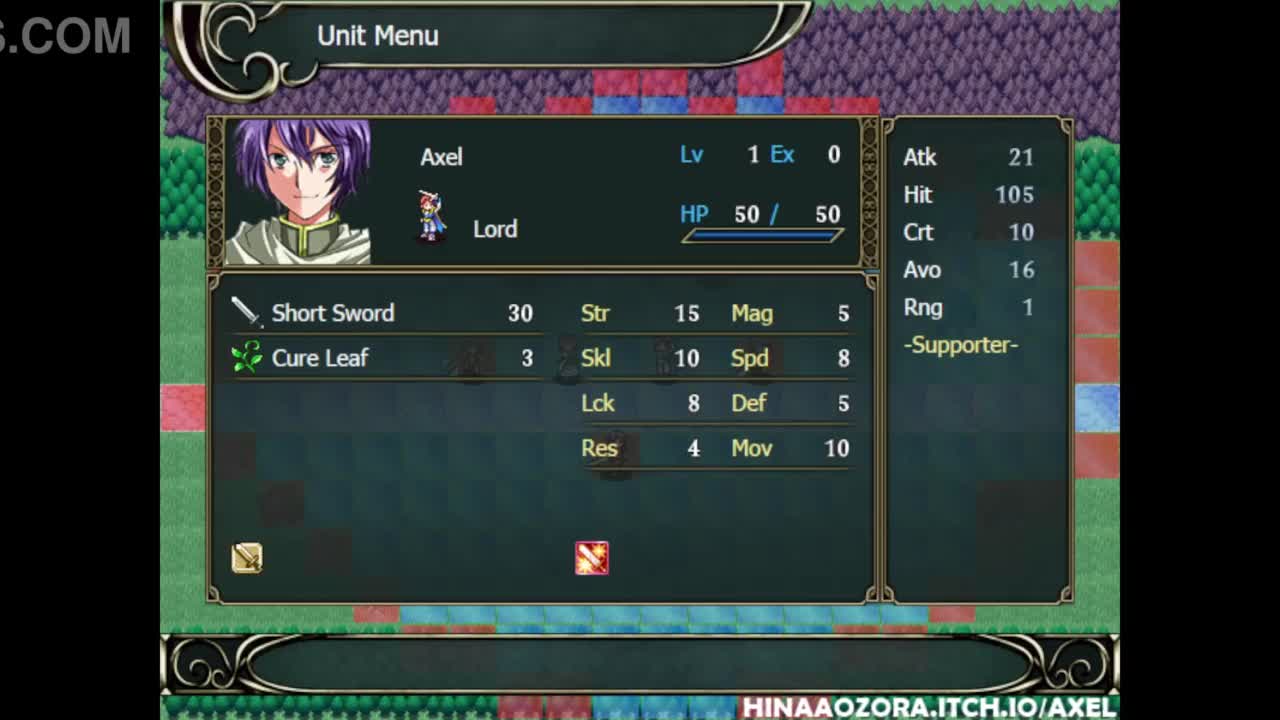Select the Lord class unit sprite

coord(431,216)
